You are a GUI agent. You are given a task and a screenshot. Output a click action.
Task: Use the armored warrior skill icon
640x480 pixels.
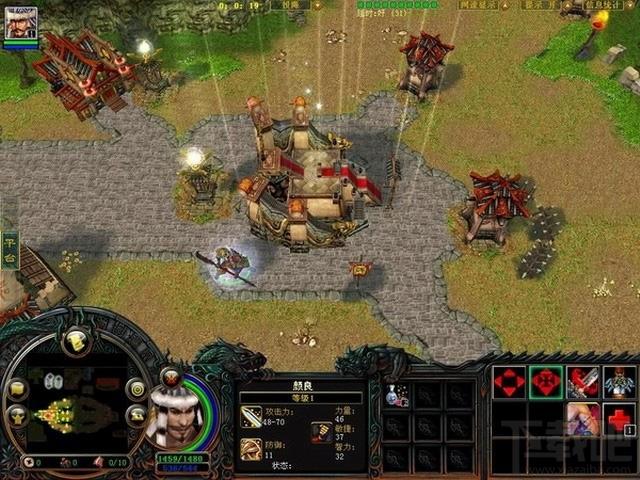pos(620,382)
